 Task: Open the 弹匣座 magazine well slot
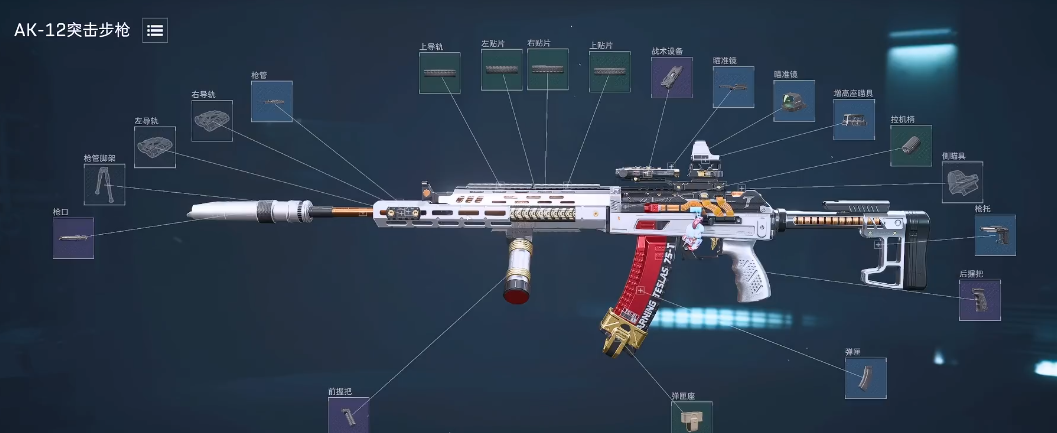point(692,417)
